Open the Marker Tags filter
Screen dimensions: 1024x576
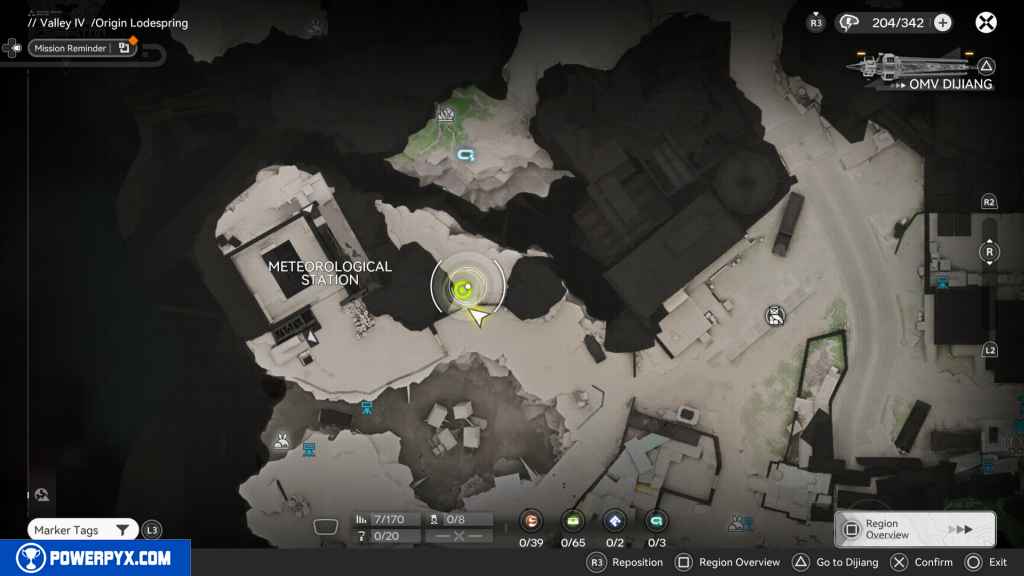82,530
